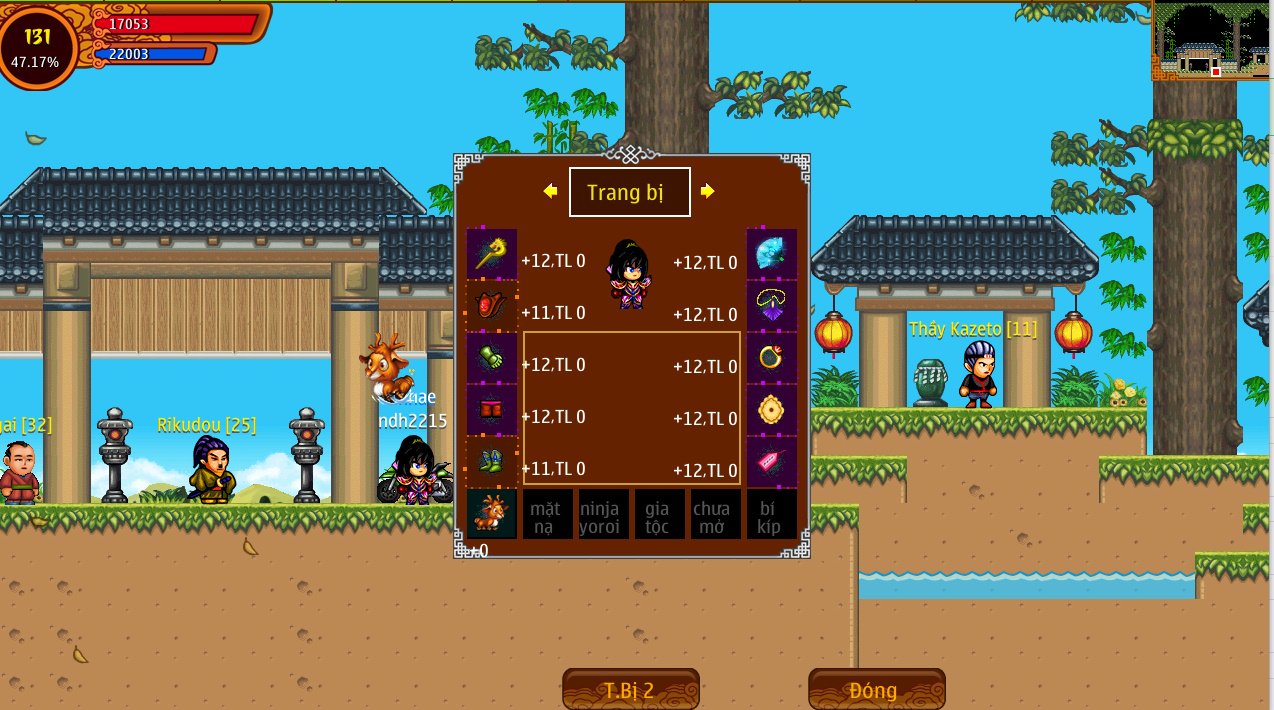Select the blue fan equipment slot
The width and height of the screenshot is (1274, 710).
pos(772,254)
